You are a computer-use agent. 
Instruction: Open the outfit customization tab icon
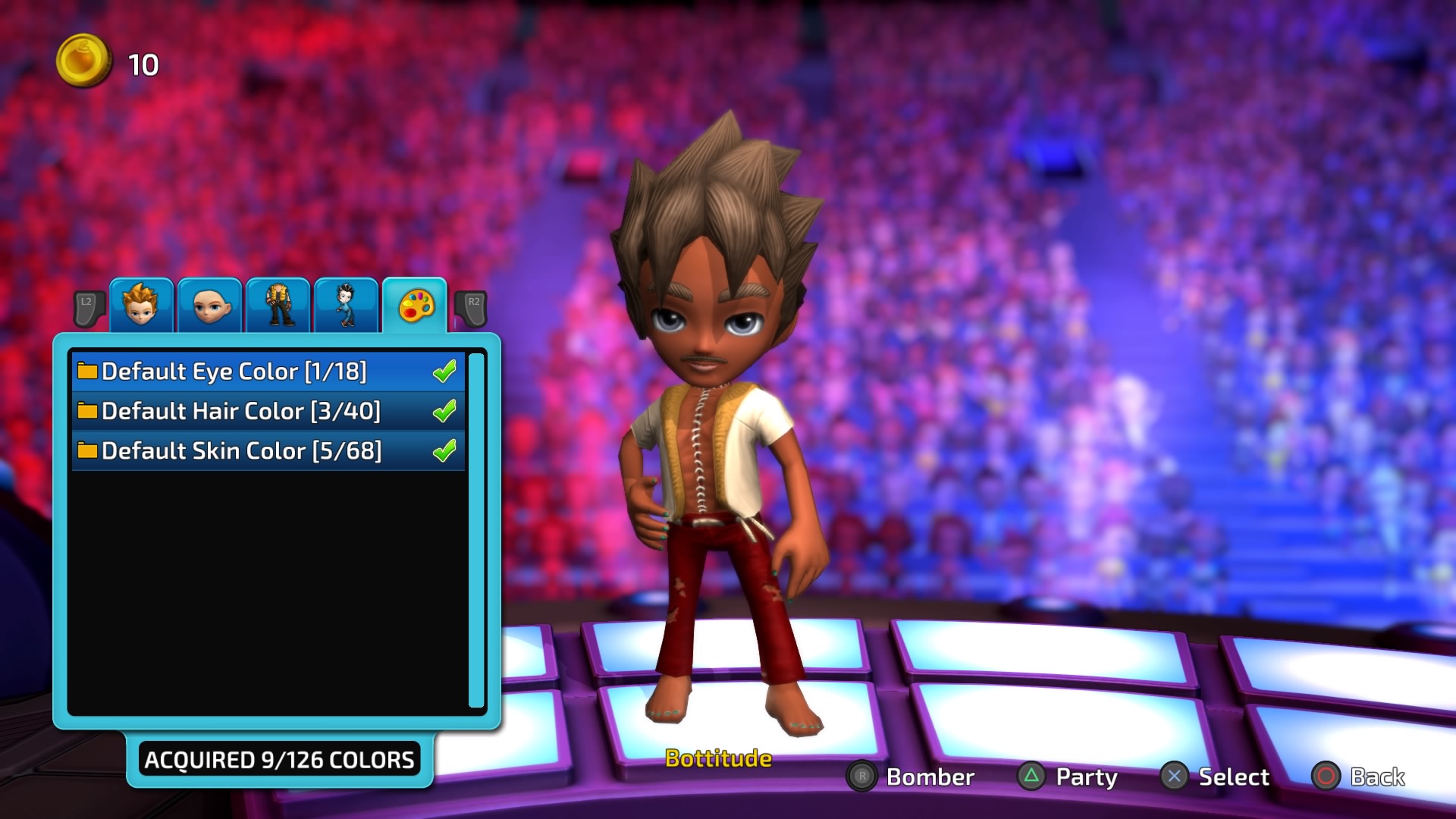(x=278, y=305)
